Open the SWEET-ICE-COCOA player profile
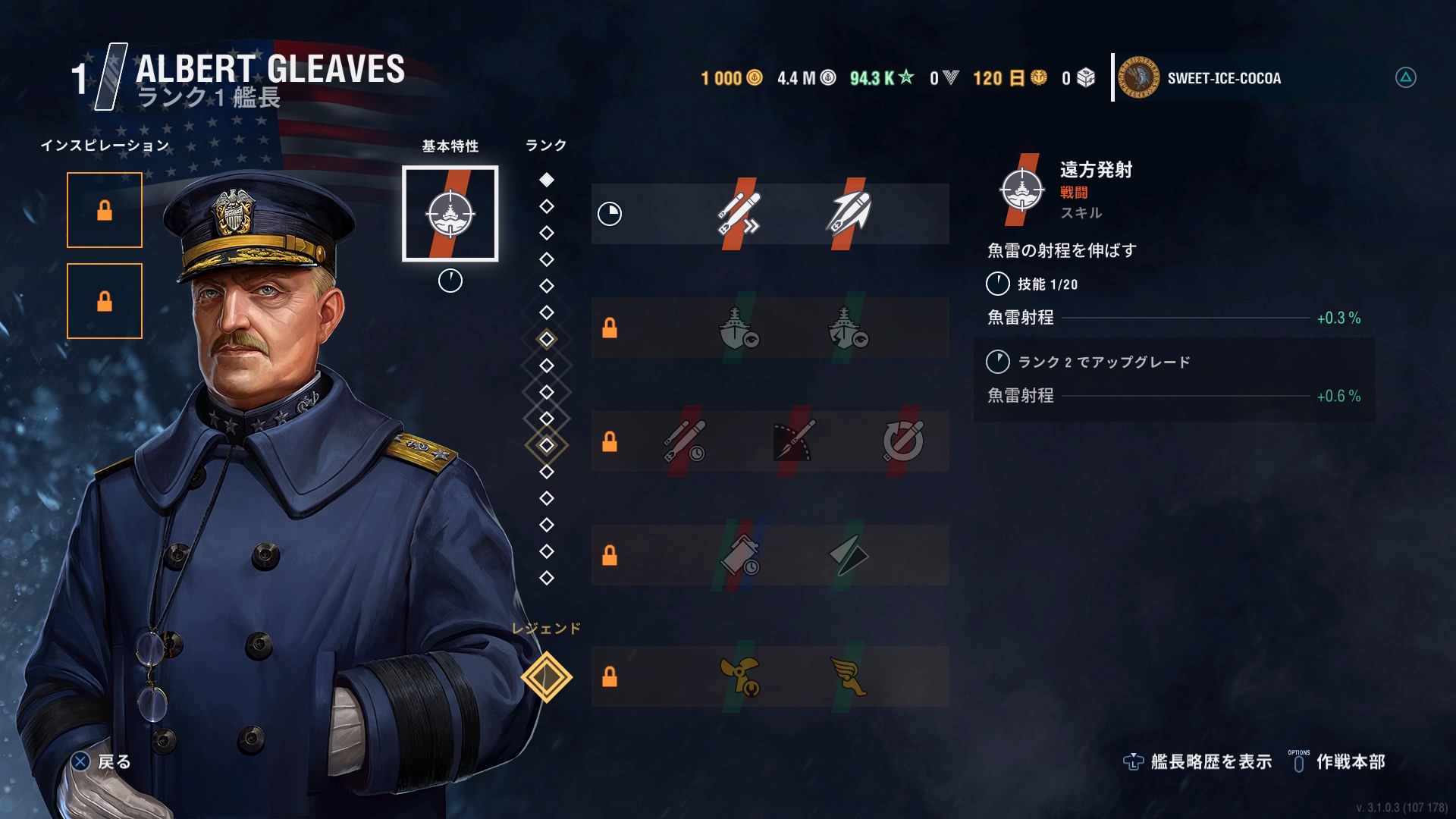The width and height of the screenshot is (1456, 819). coord(1222,78)
